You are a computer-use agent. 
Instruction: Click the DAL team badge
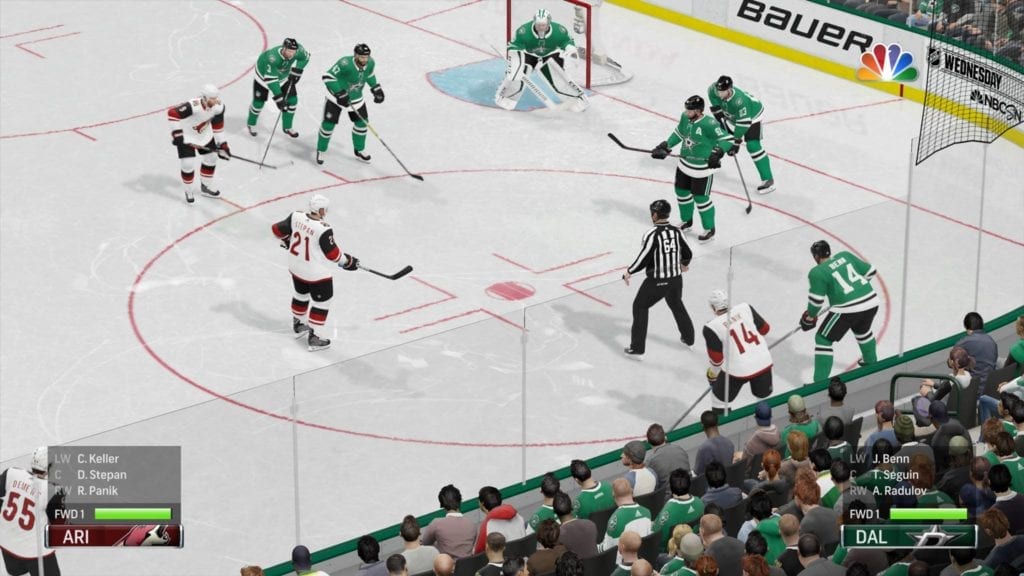point(908,536)
